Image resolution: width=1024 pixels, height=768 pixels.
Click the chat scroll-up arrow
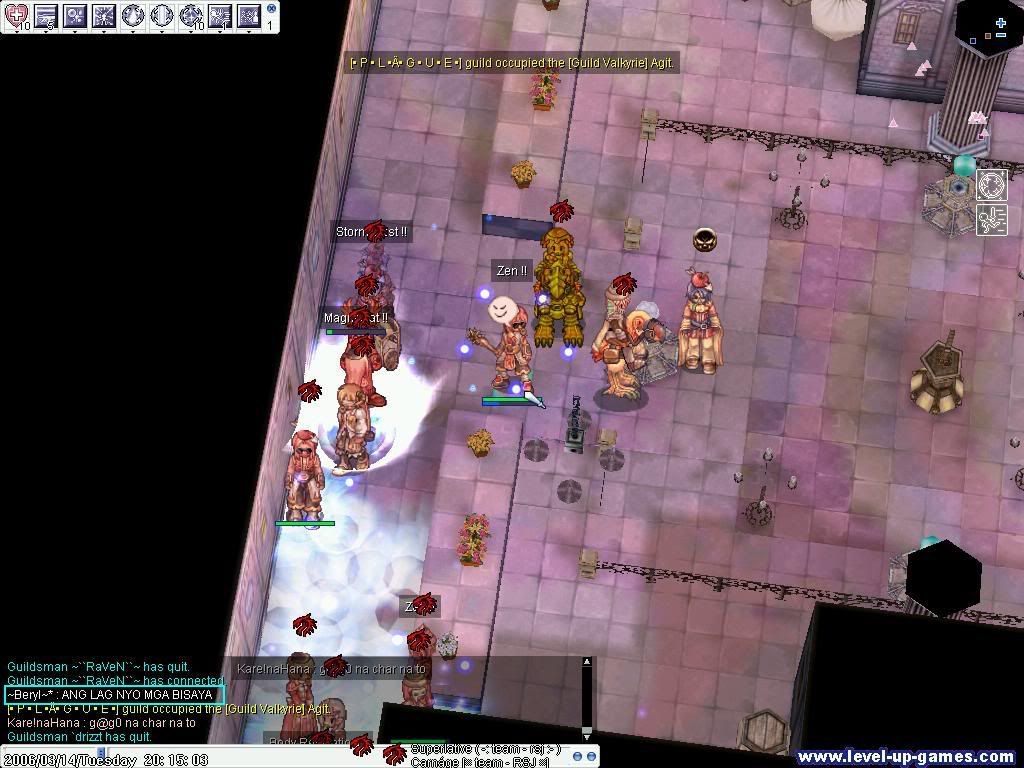click(587, 662)
